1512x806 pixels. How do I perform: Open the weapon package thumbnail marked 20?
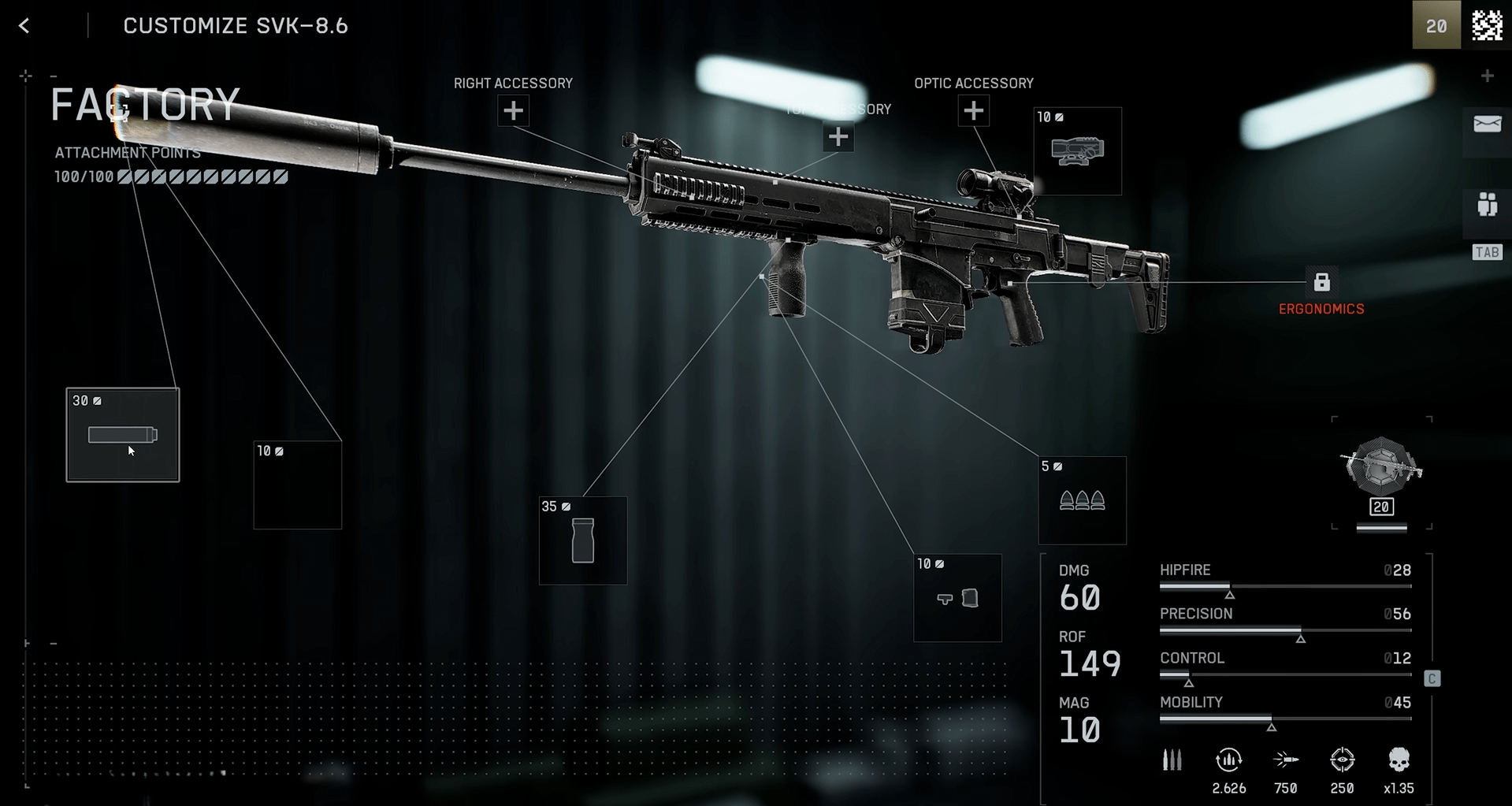pos(1381,473)
